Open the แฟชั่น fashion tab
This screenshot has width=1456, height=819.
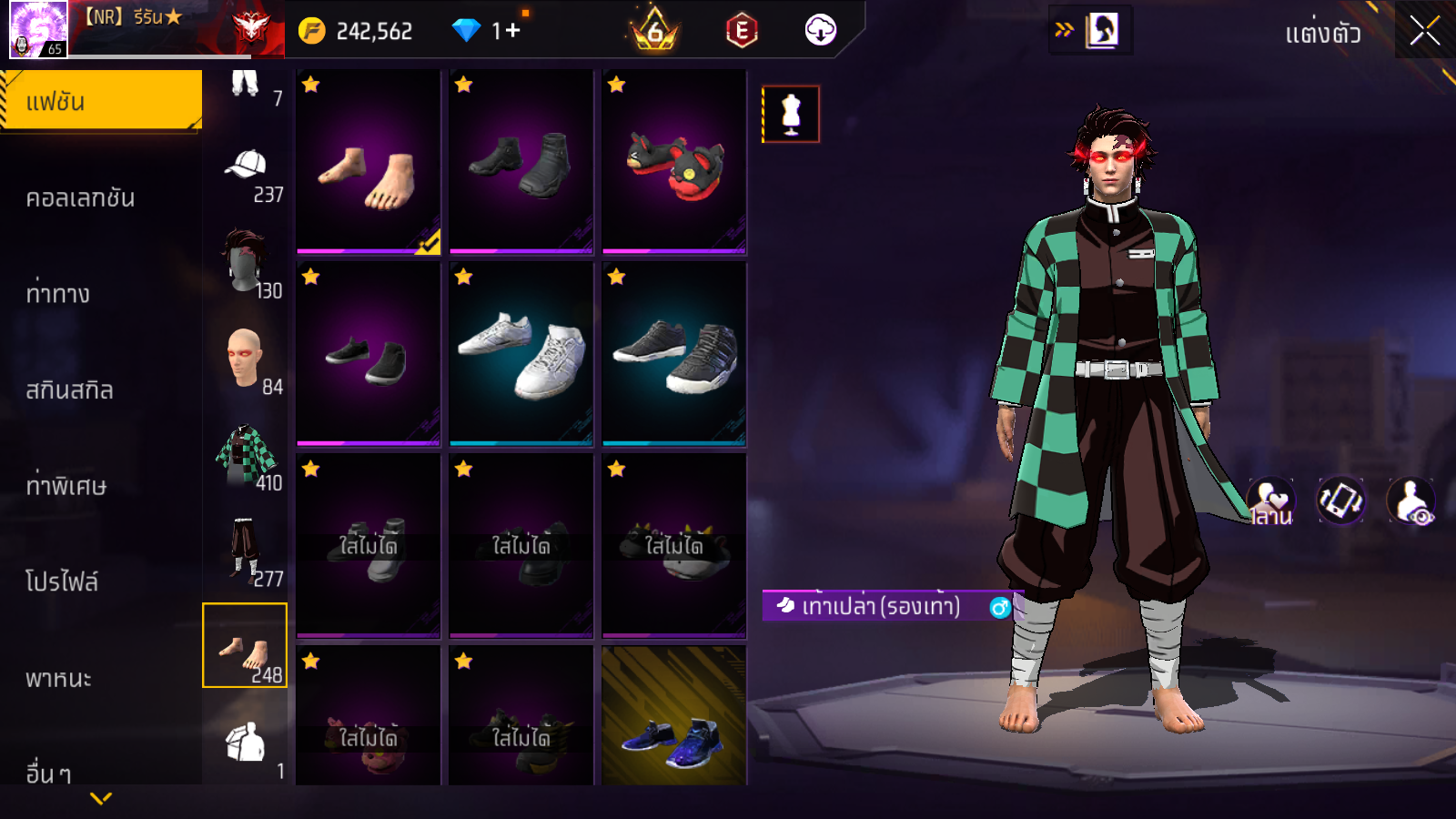click(101, 101)
